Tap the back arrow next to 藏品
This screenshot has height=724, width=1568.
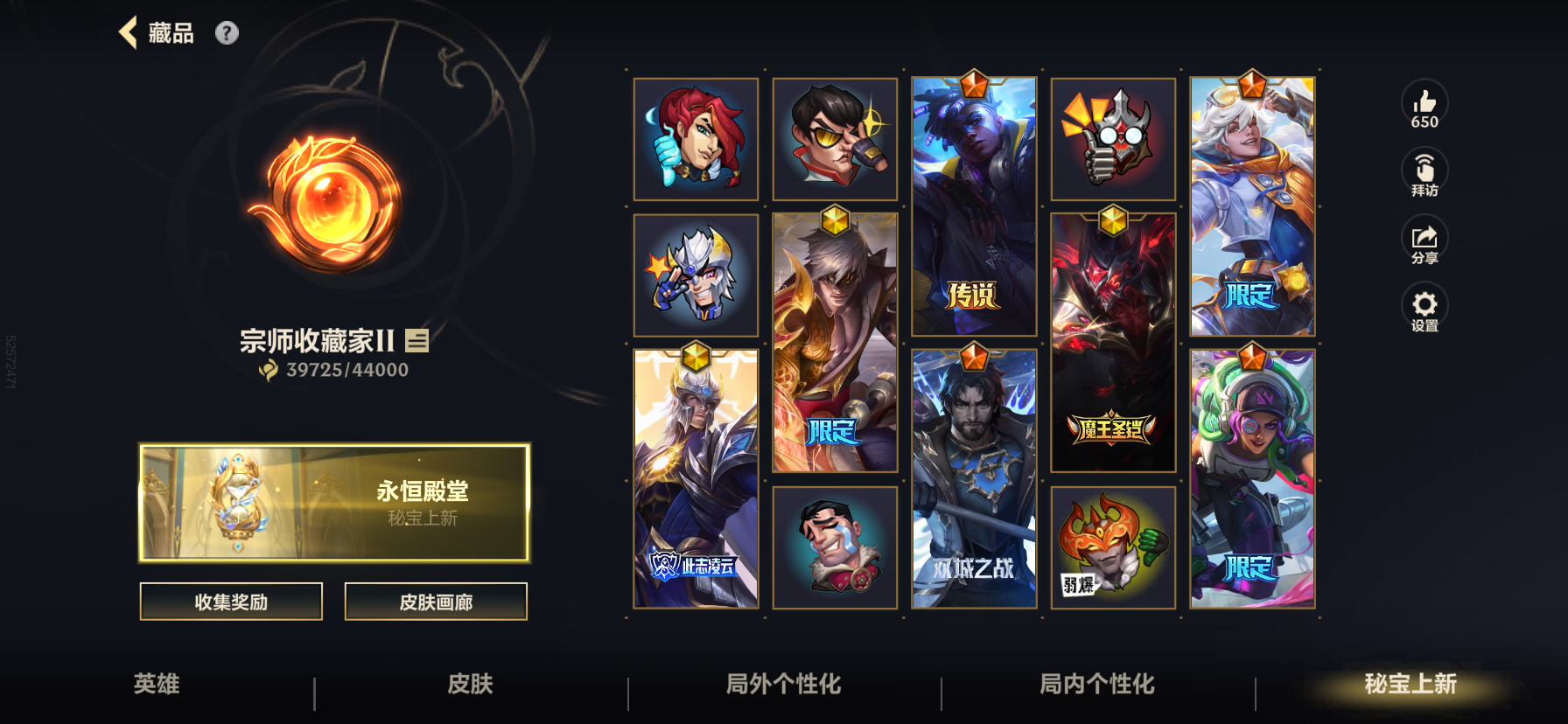(128, 32)
